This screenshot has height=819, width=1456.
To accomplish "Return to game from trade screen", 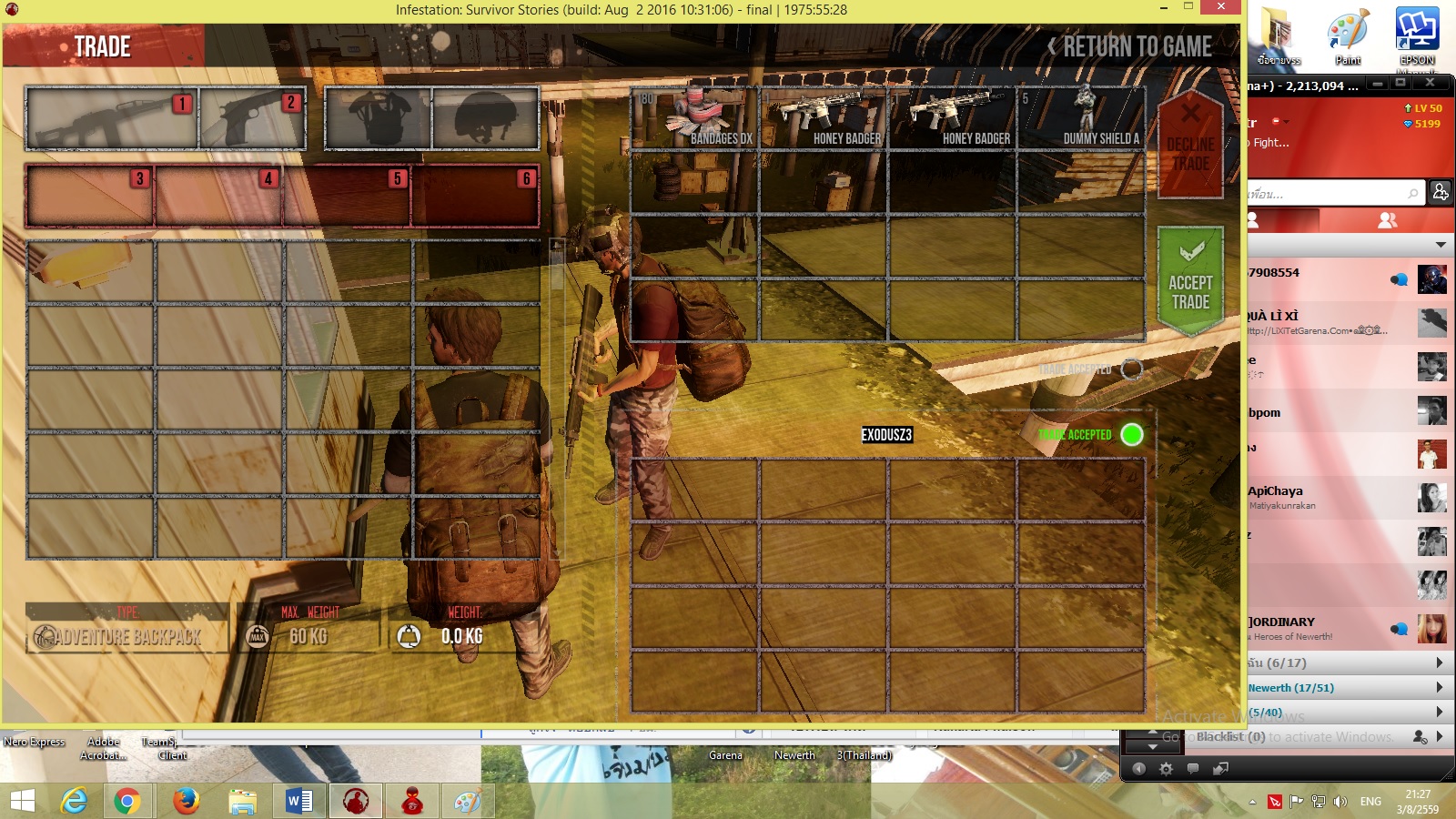I will pos(1129,46).
